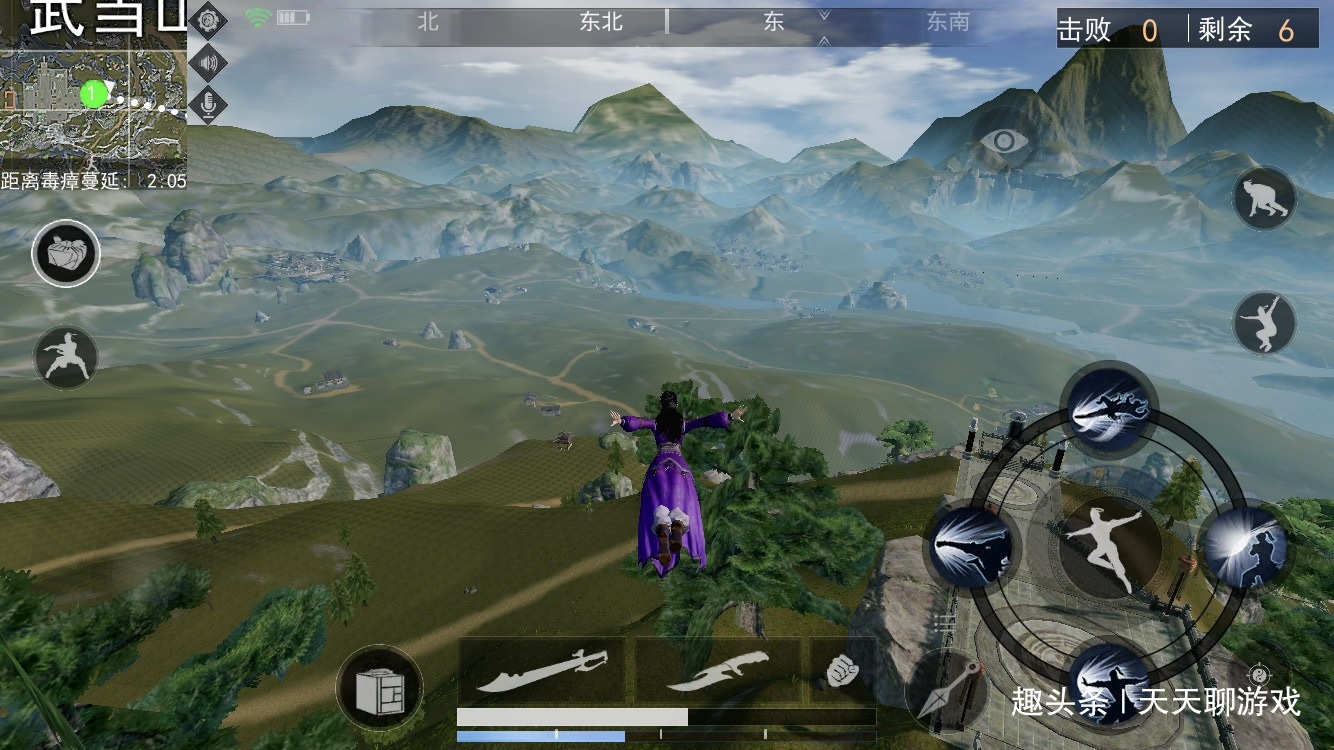Select the curved dagger weapon slot
The image size is (1334, 750).
(718, 670)
